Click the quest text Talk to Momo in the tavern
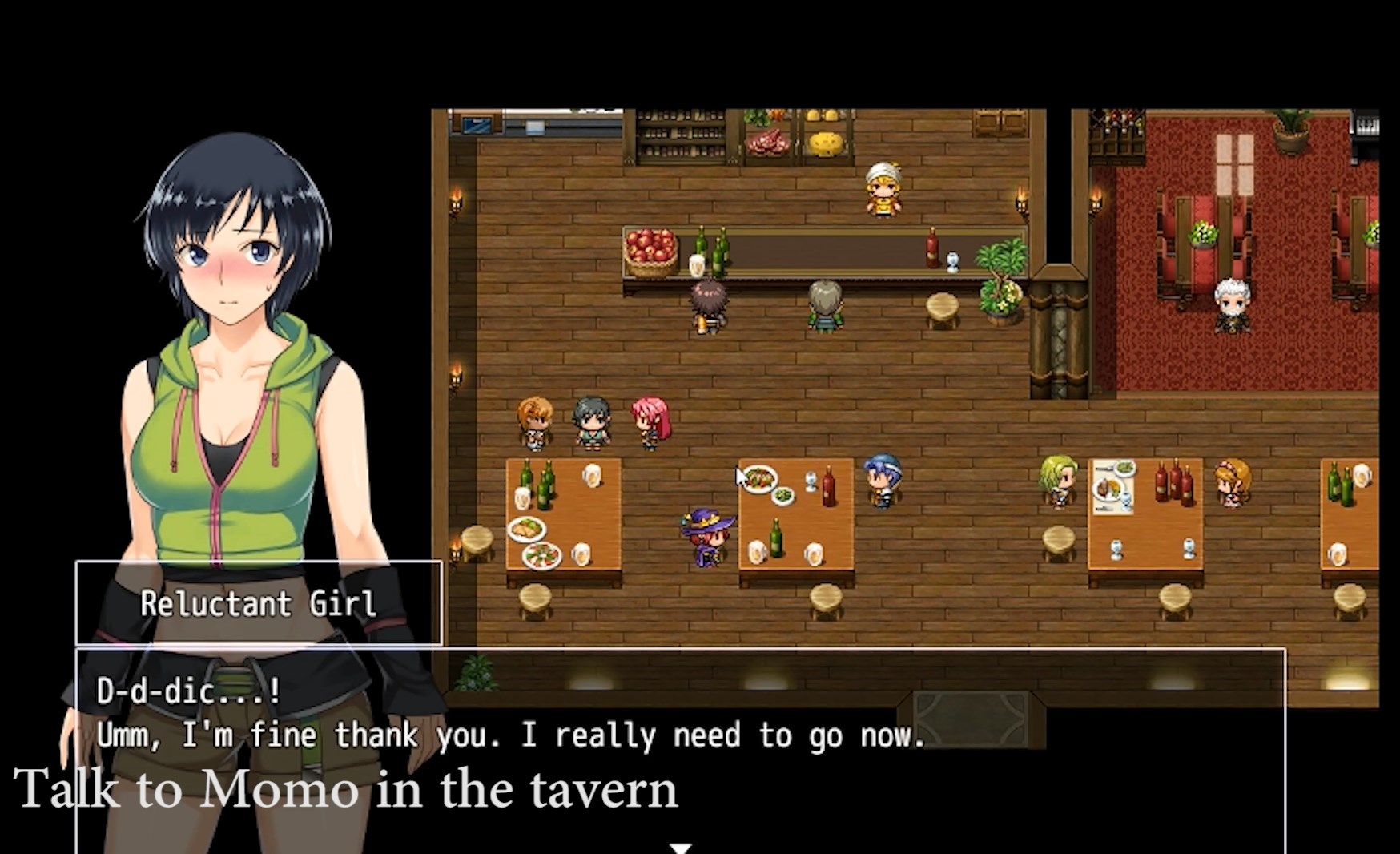Image resolution: width=1400 pixels, height=854 pixels. pyautogui.click(x=348, y=789)
